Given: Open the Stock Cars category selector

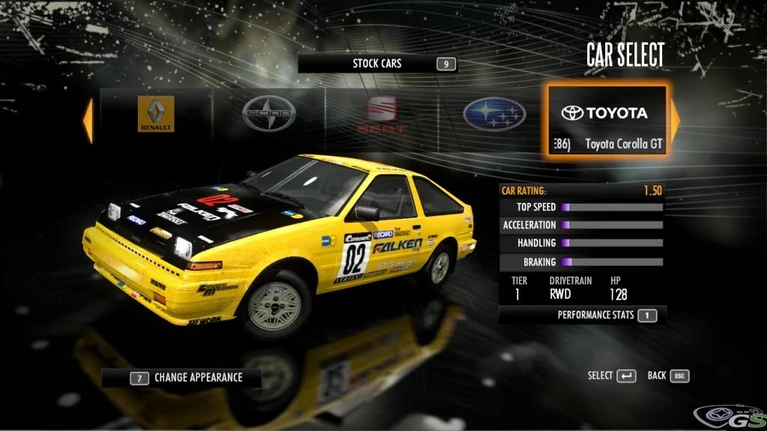Looking at the screenshot, I should (x=378, y=64).
